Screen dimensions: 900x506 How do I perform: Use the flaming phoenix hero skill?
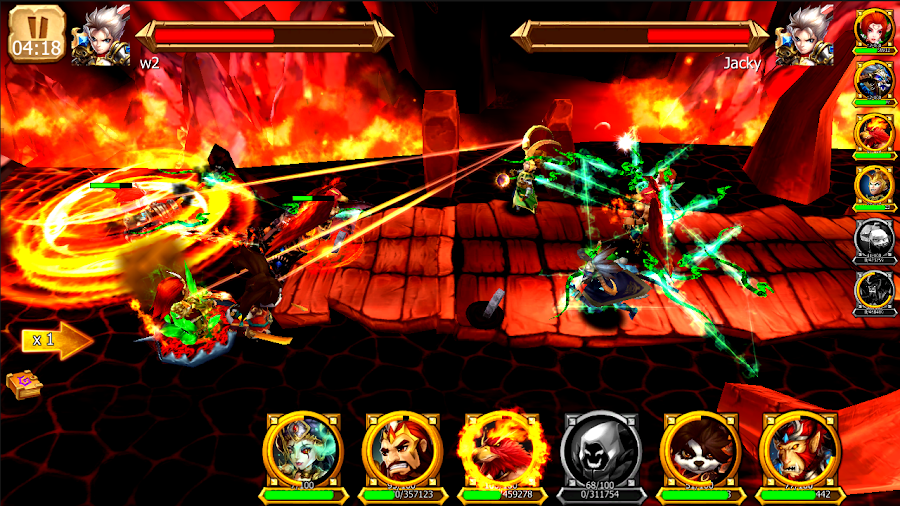click(x=500, y=450)
